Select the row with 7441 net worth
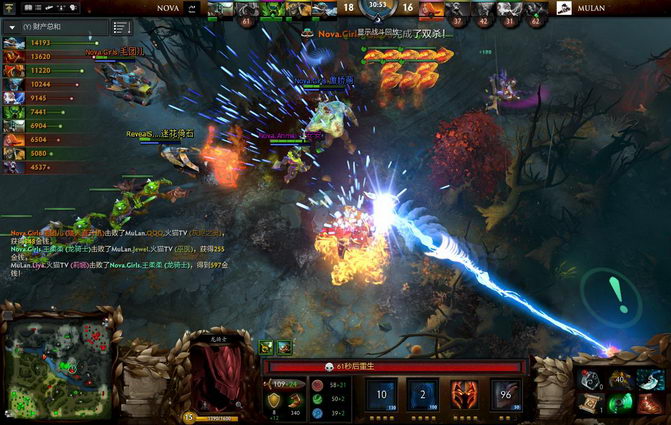The width and height of the screenshot is (671, 425). 30,113
